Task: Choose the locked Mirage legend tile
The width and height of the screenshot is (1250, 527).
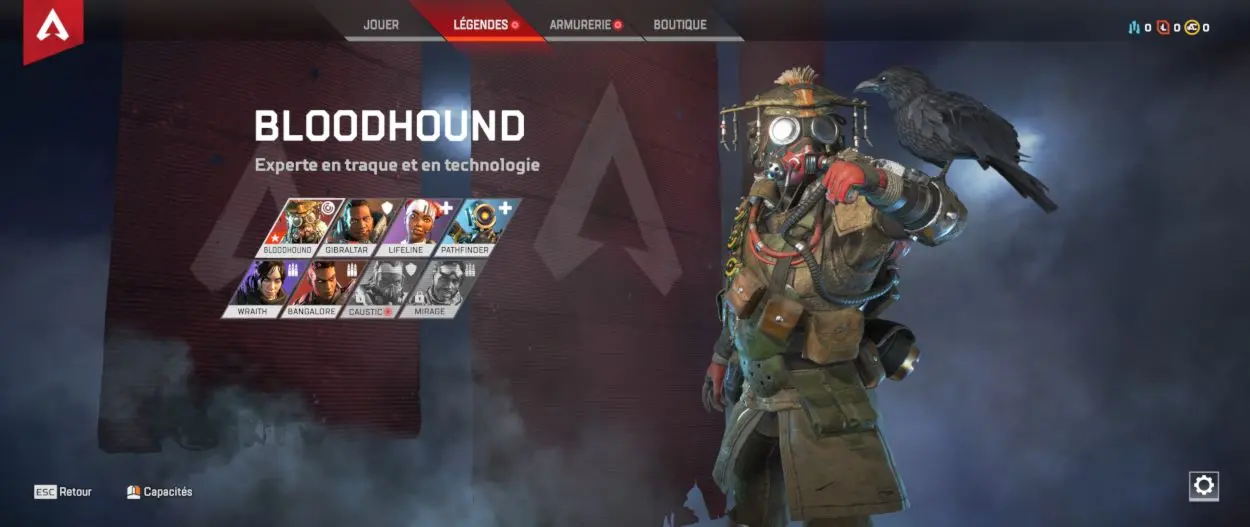Action: tap(443, 288)
